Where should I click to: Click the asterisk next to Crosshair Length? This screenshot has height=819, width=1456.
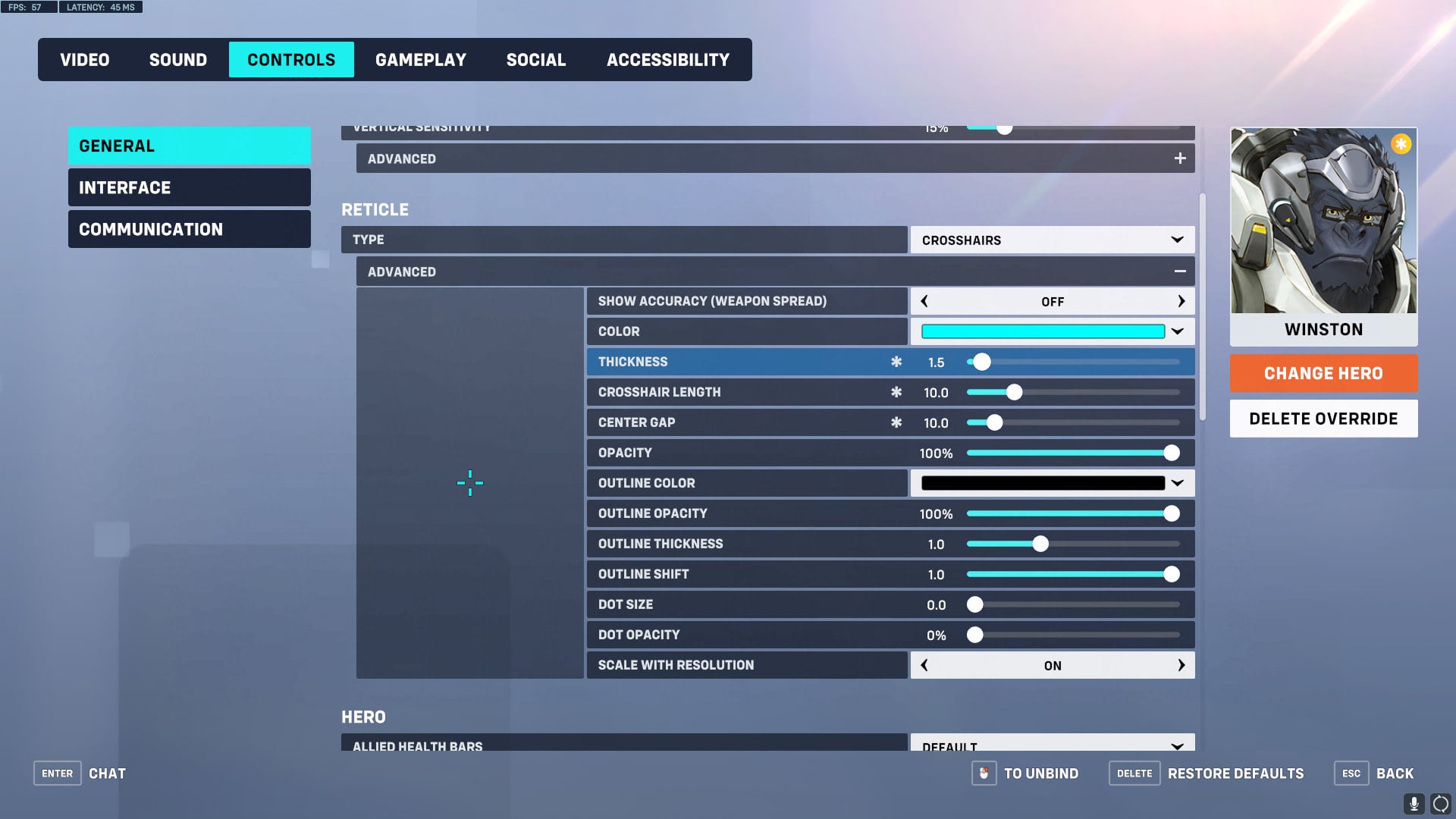point(897,392)
